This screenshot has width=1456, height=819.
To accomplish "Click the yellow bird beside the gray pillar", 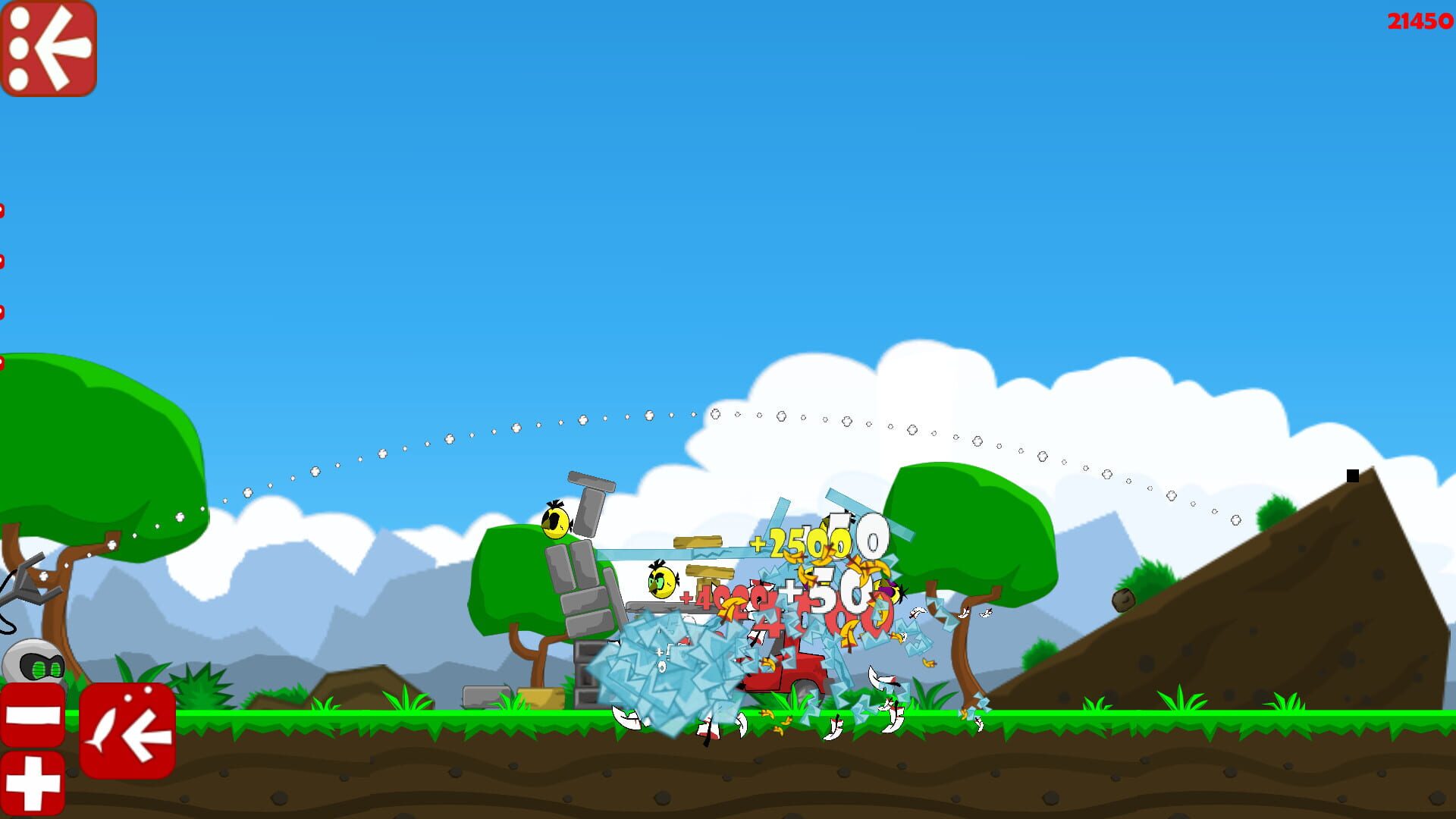I will pos(554,523).
